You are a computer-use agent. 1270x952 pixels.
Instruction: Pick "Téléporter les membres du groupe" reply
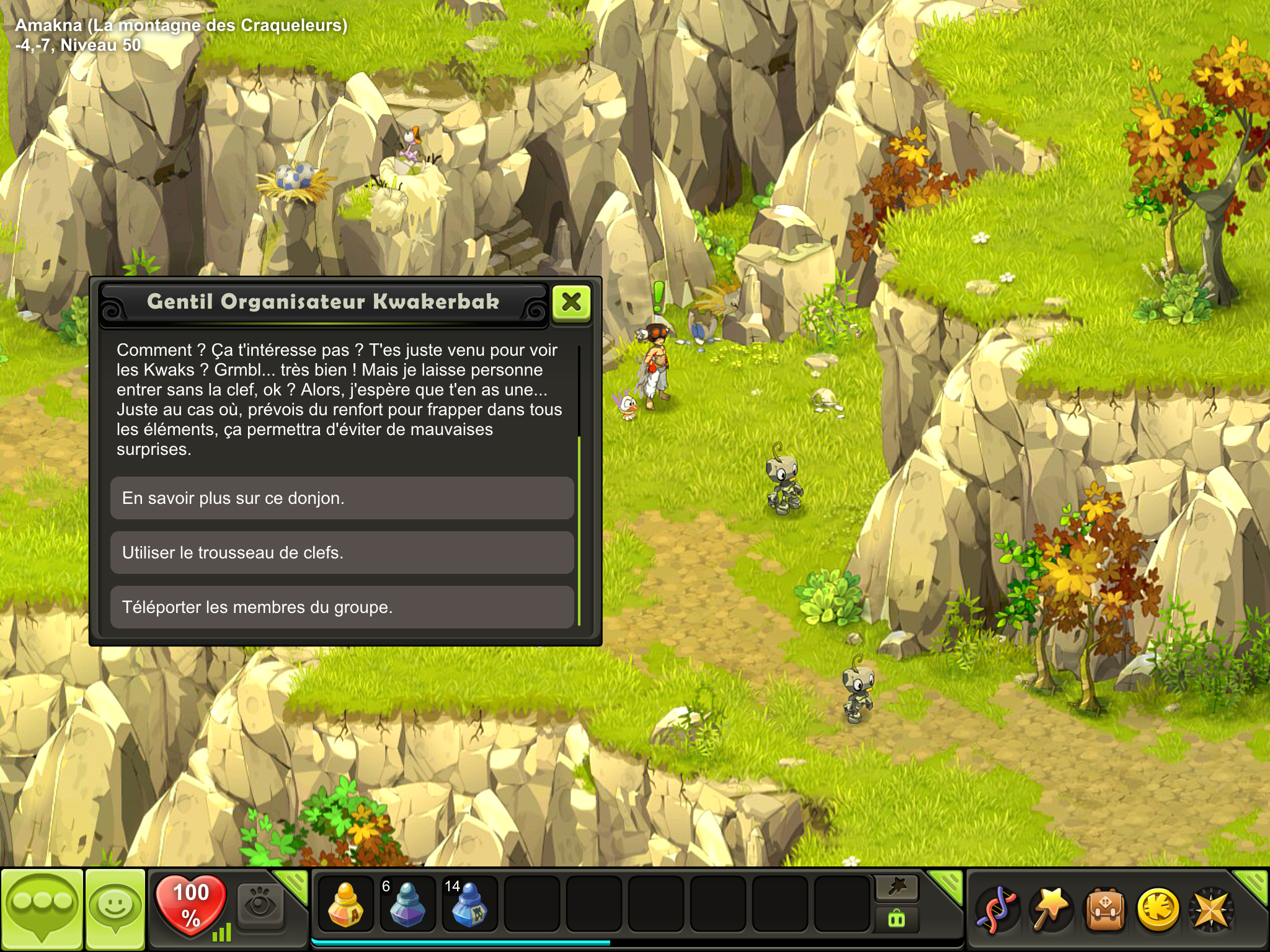342,607
